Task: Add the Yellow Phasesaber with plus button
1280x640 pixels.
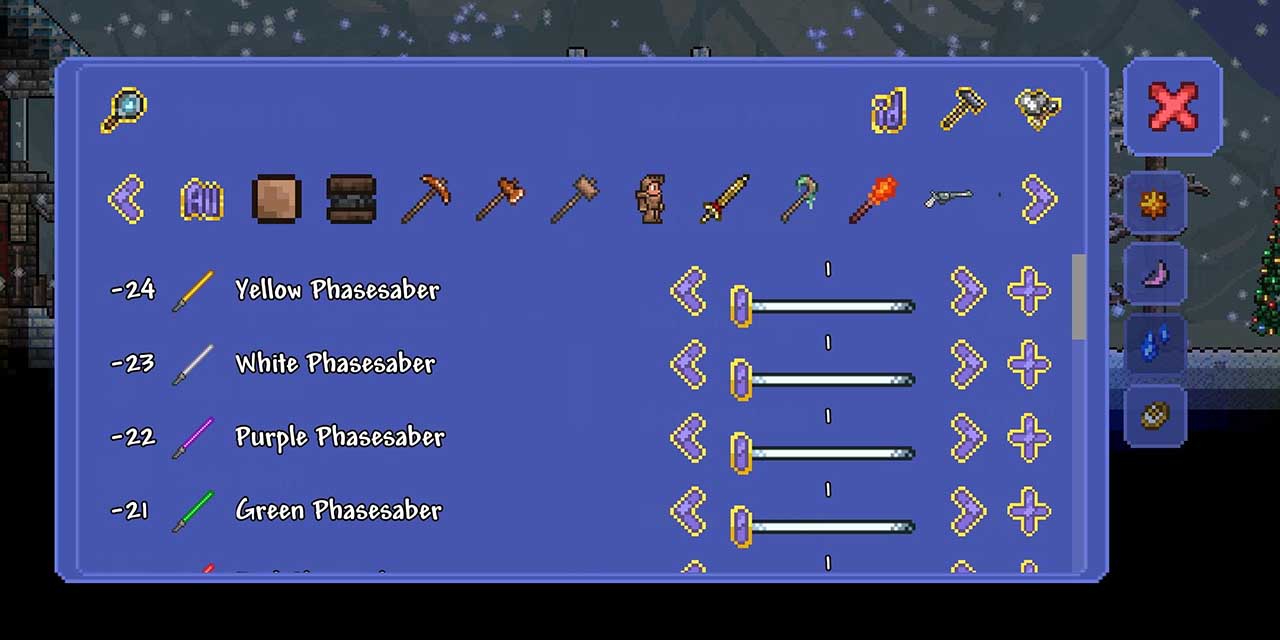Action: (1029, 291)
